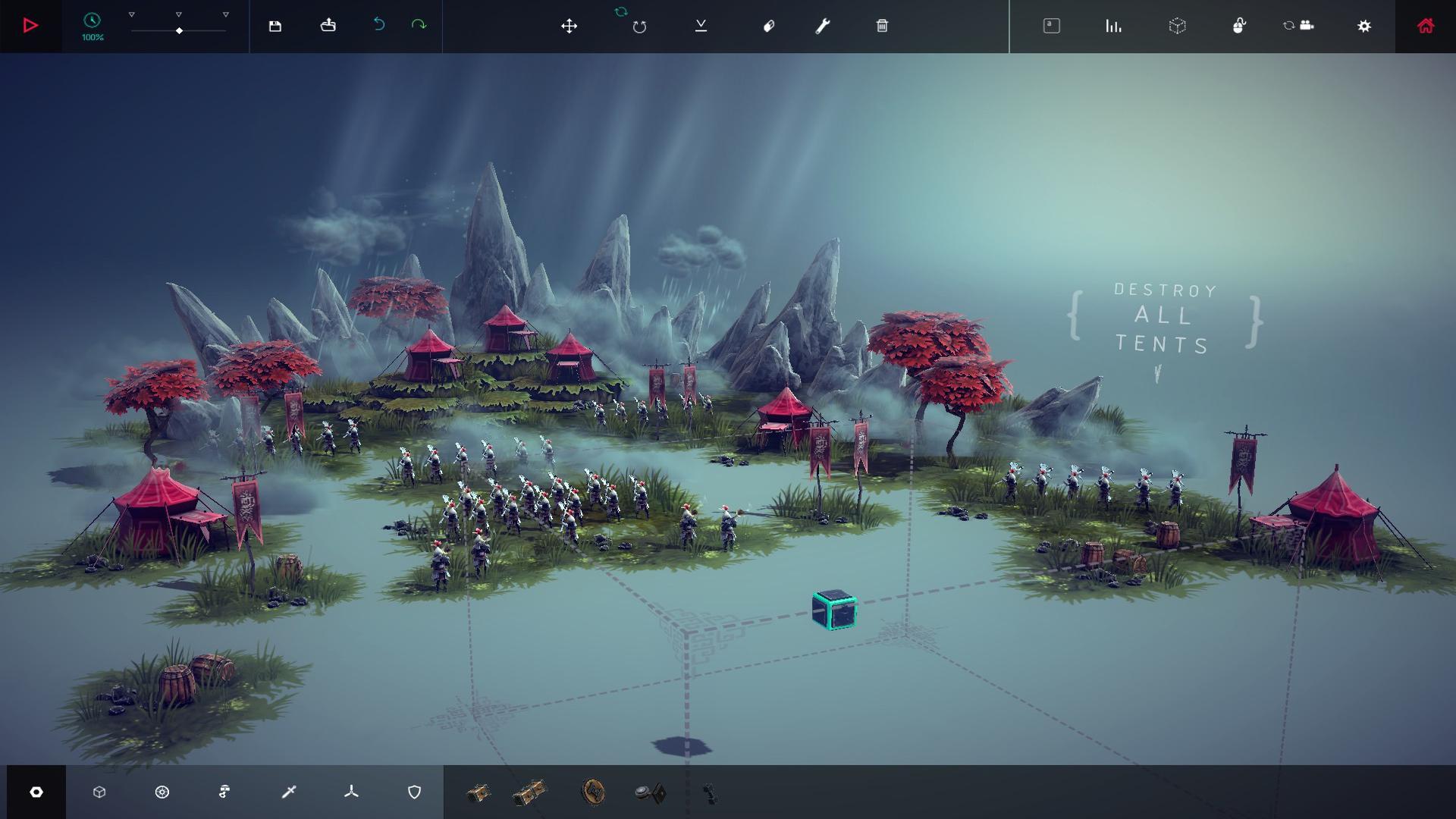The width and height of the screenshot is (1456, 819).
Task: Redo the last action
Action: point(418,25)
